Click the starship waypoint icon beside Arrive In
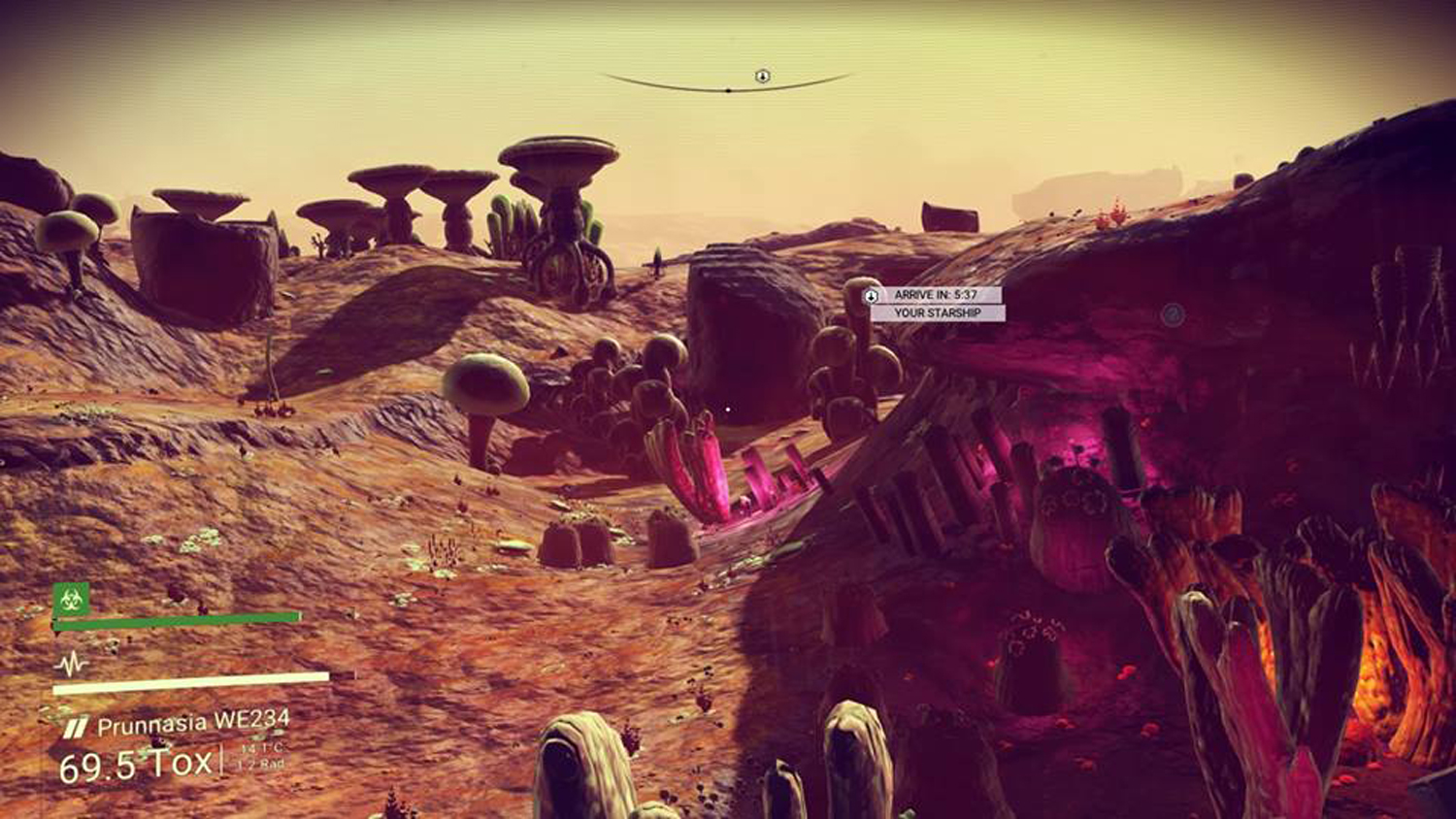The image size is (1456, 819). (872, 296)
